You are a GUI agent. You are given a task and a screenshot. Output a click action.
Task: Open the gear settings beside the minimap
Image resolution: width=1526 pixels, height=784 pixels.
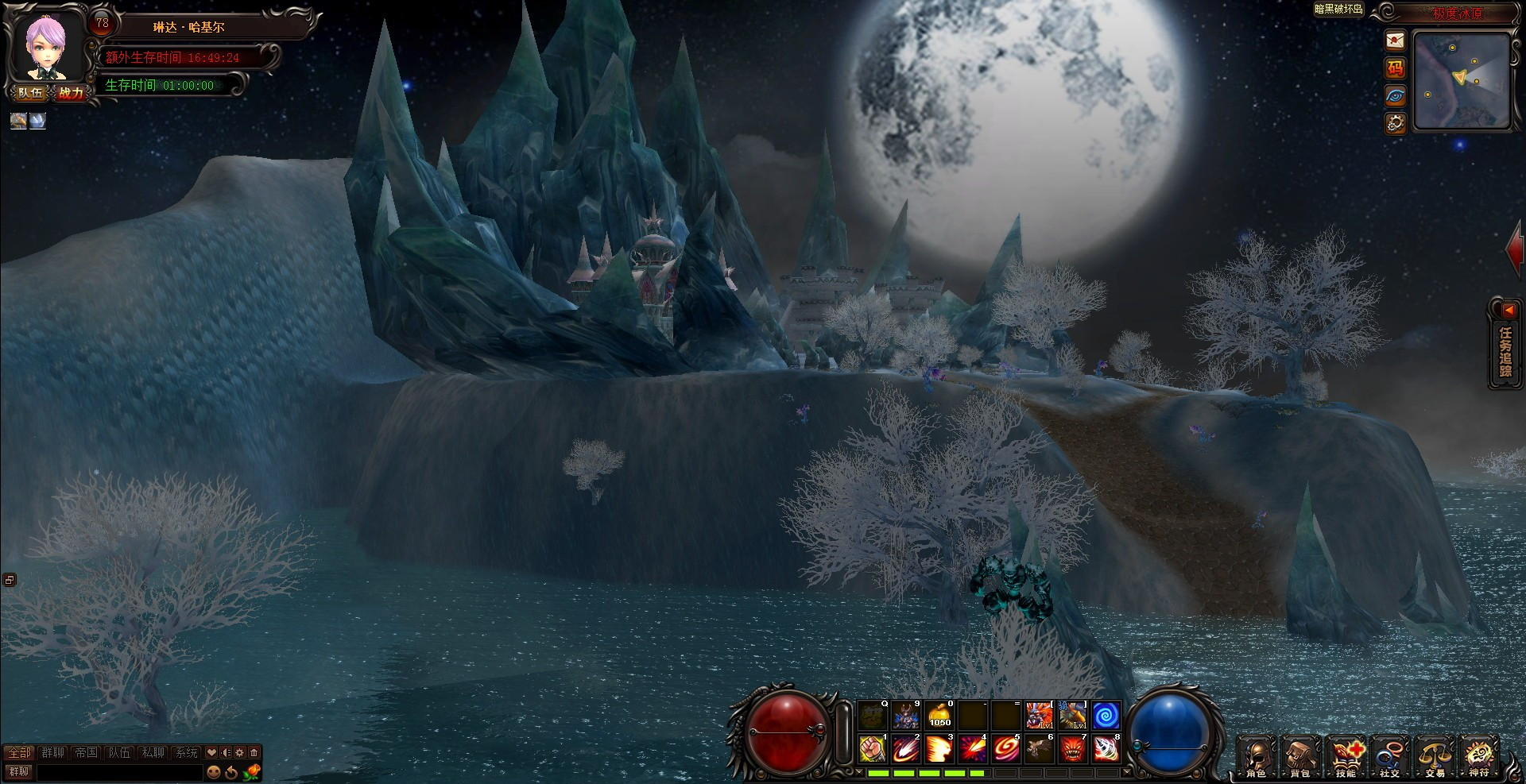1395,123
